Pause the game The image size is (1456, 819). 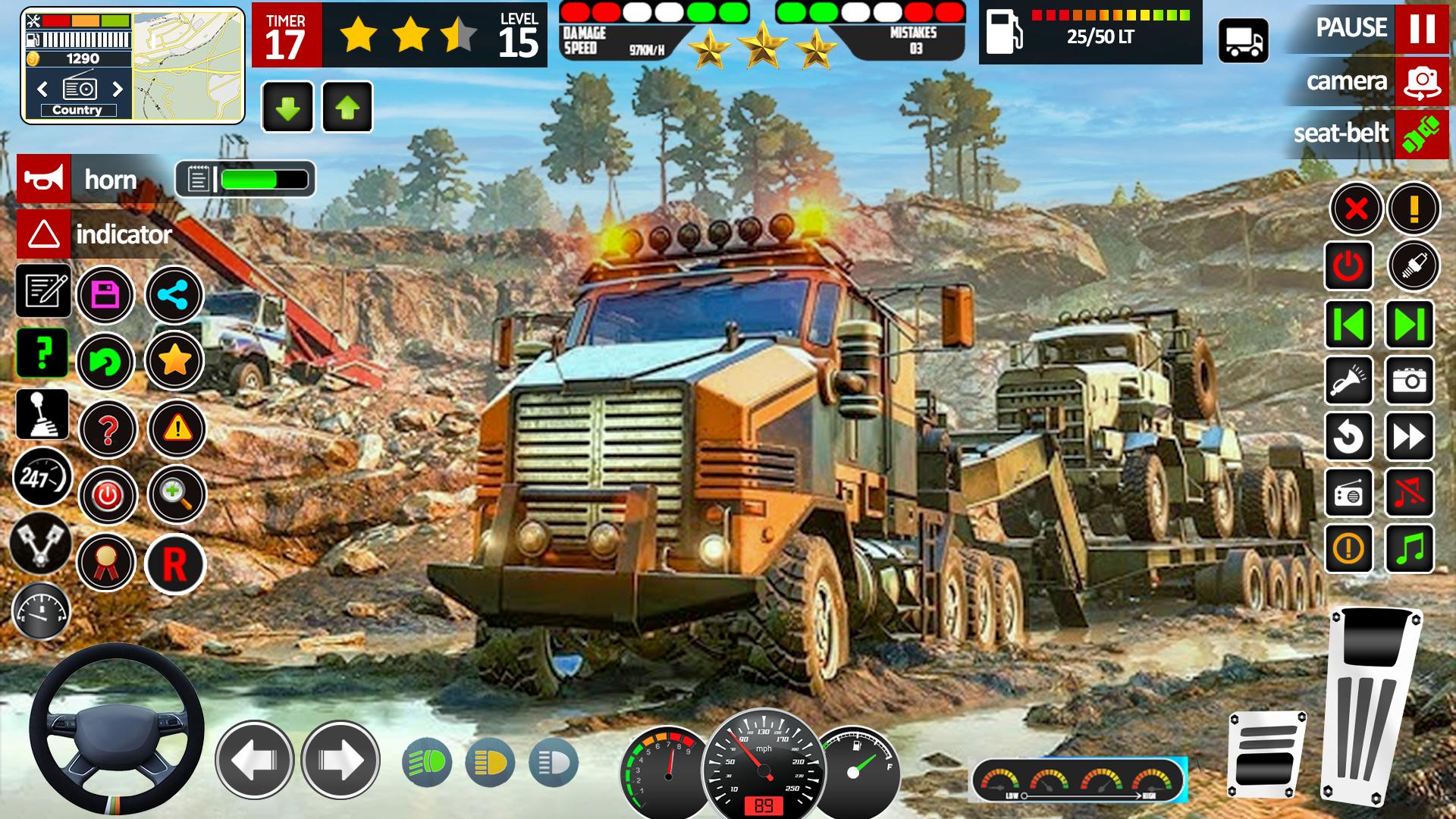1421,28
